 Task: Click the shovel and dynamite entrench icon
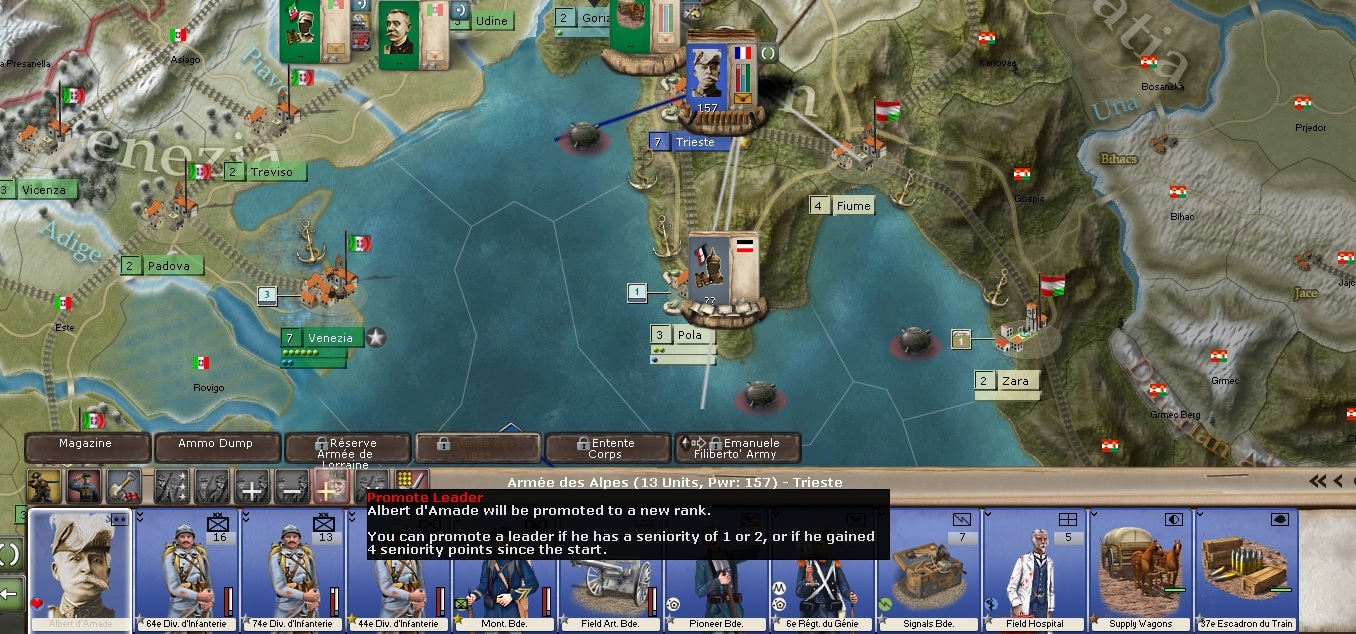(x=124, y=487)
